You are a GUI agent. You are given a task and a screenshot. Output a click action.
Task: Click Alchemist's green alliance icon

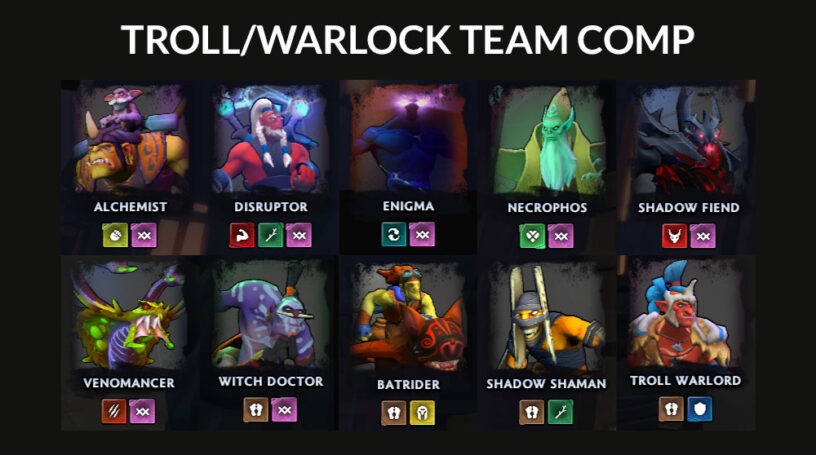point(113,236)
